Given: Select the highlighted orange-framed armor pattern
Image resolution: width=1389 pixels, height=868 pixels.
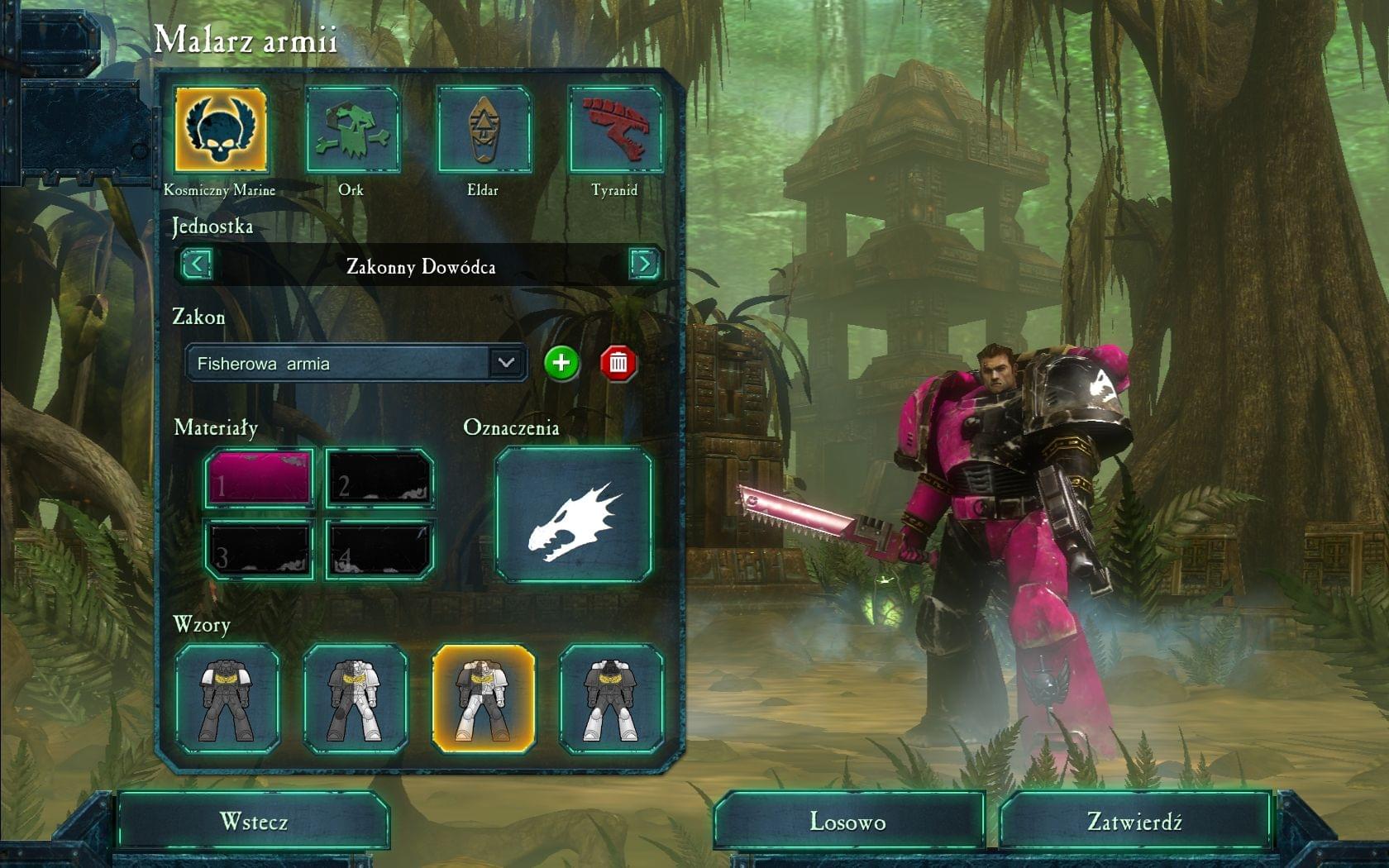Looking at the screenshot, I should (x=484, y=699).
